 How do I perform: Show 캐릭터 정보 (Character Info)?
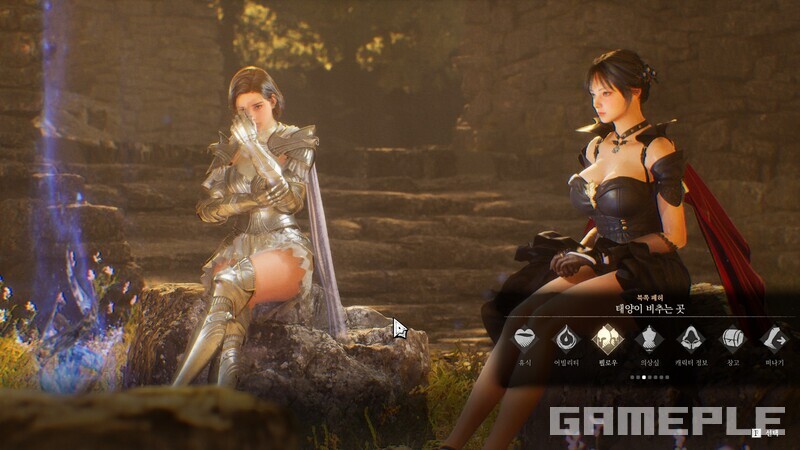[x=691, y=338]
